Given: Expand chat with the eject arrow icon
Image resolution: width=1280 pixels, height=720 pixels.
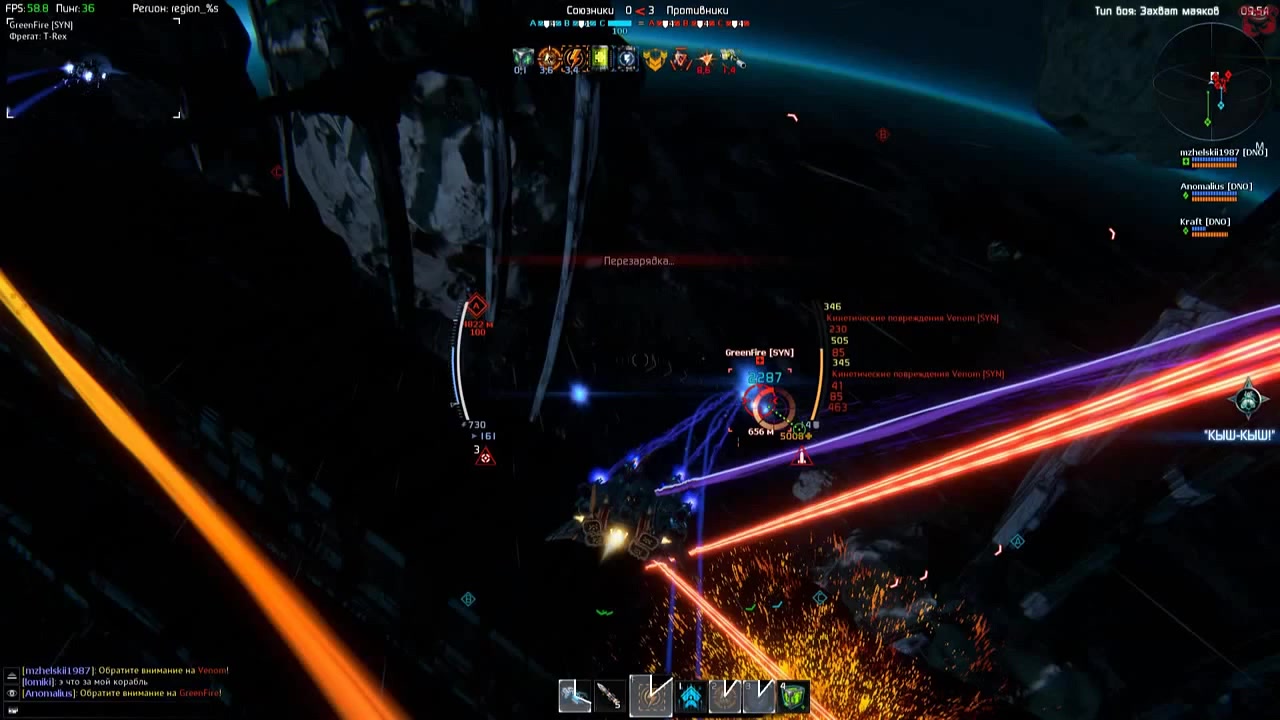Looking at the screenshot, I should [12, 676].
